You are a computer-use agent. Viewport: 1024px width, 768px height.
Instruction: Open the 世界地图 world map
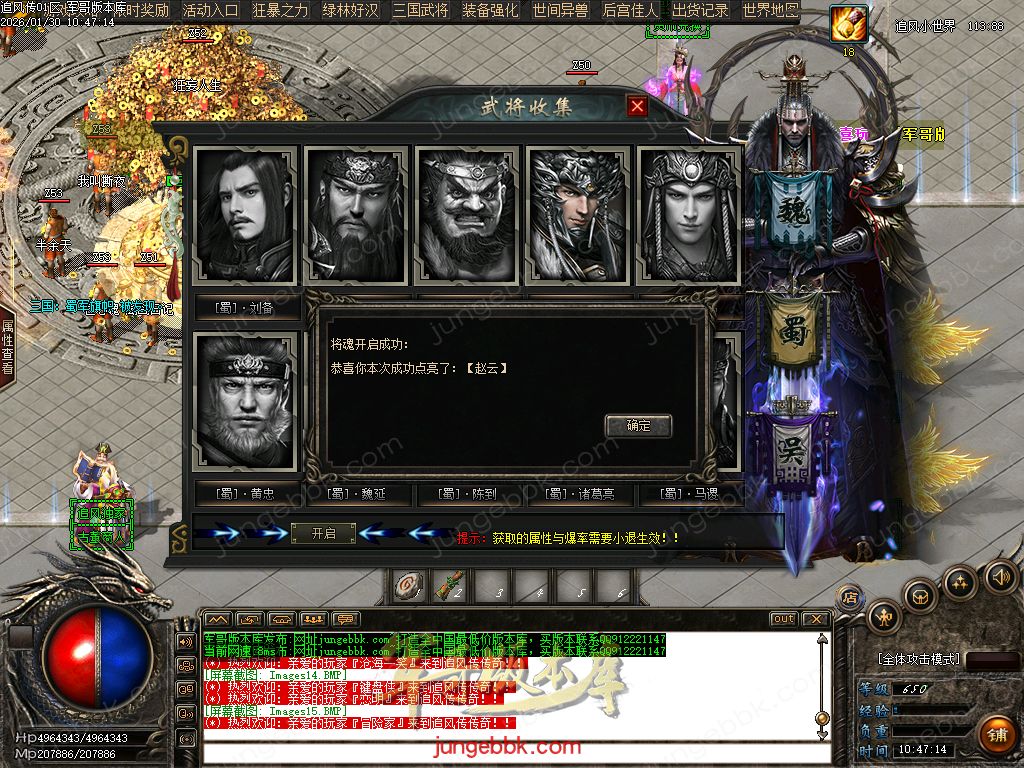770,11
